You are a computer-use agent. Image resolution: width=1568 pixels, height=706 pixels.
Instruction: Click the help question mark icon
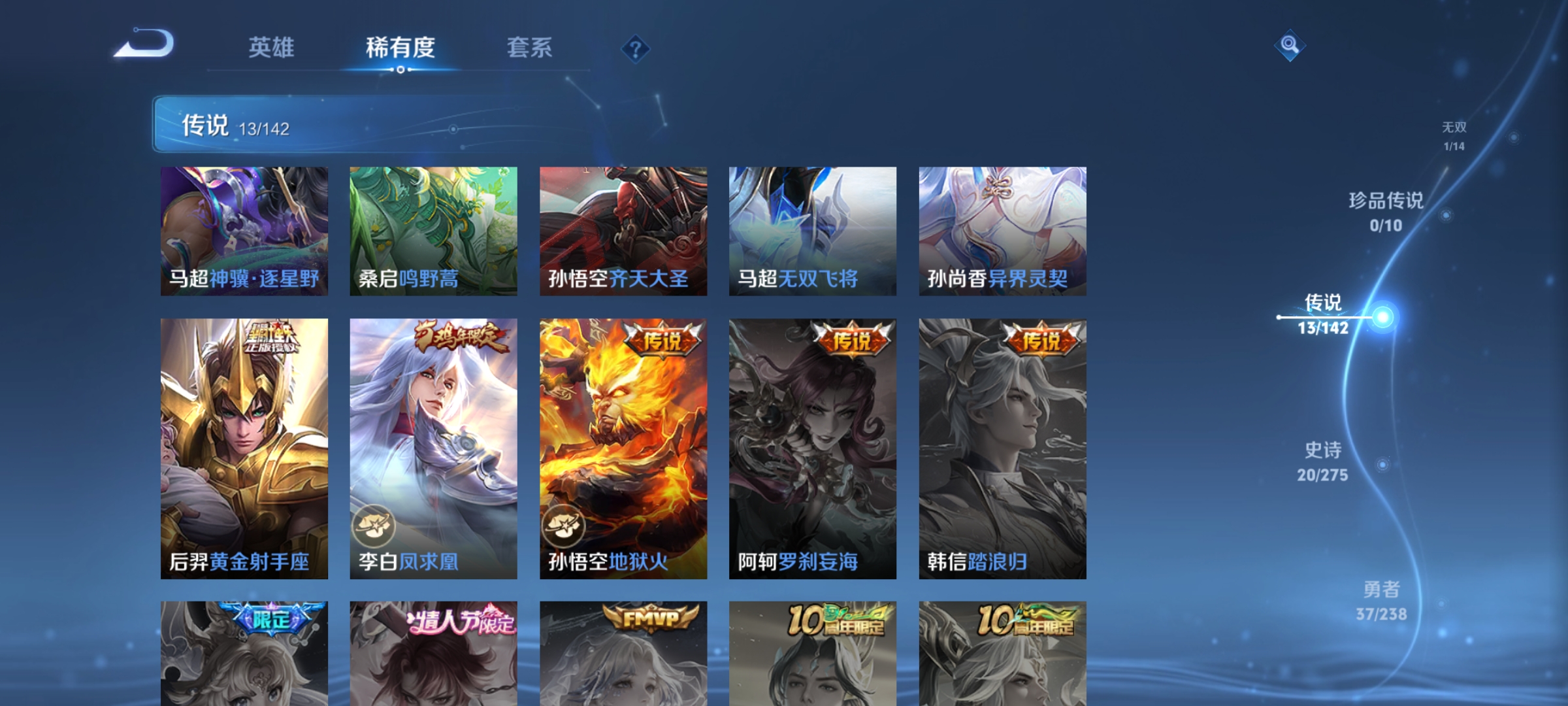(x=634, y=49)
